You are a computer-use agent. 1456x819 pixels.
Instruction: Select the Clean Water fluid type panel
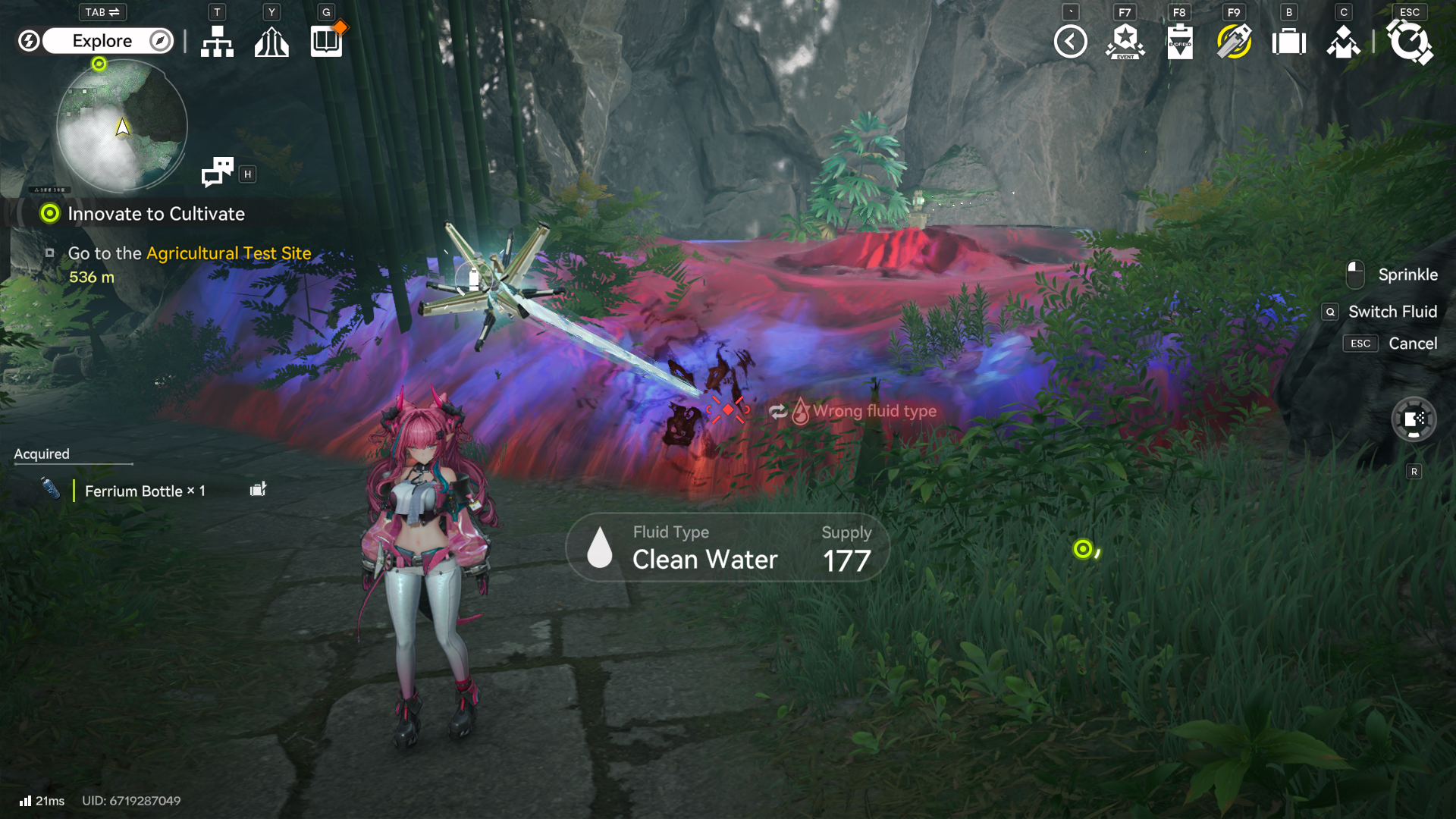tap(726, 548)
